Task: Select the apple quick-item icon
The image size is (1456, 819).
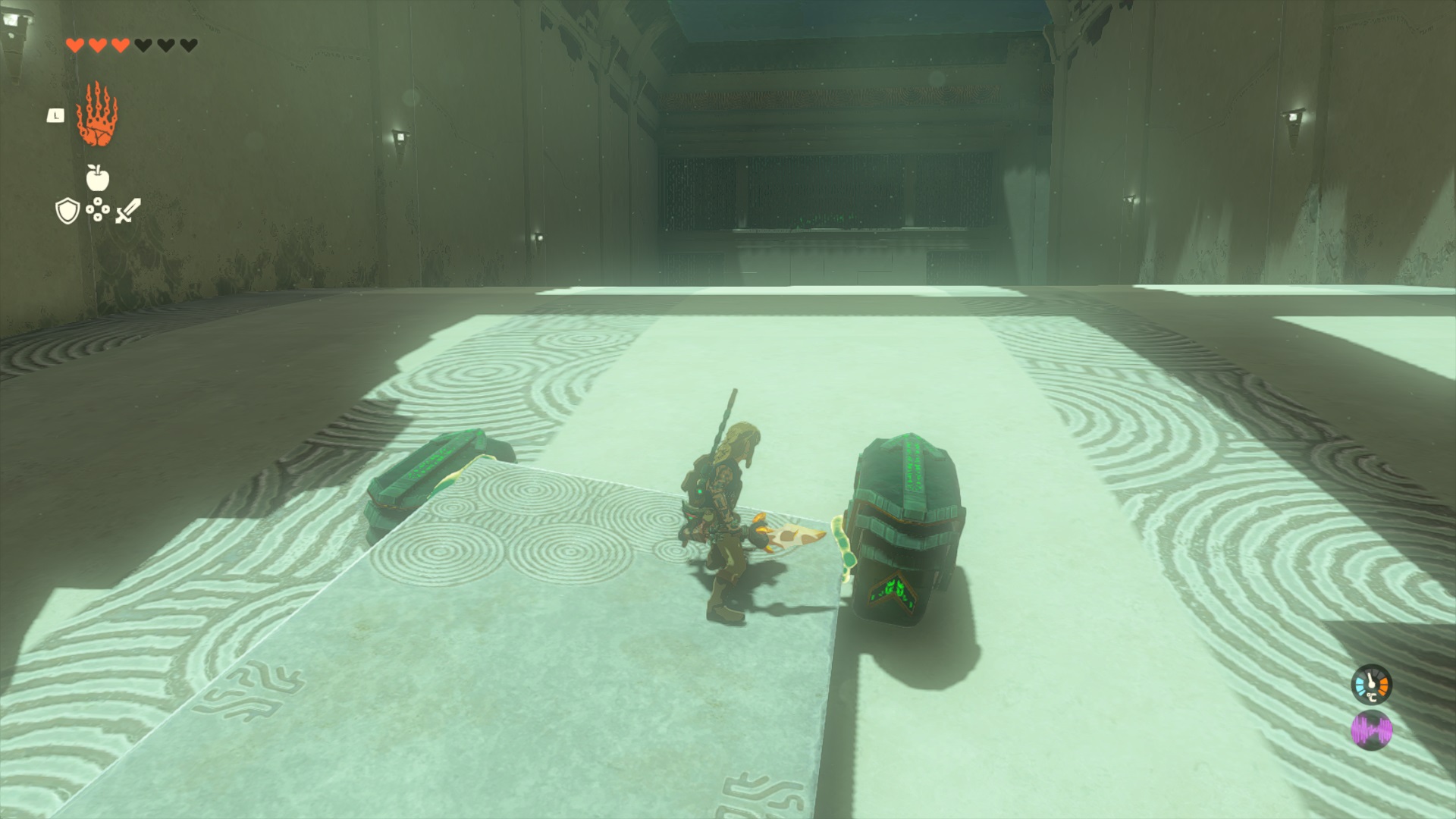Action: point(98,177)
